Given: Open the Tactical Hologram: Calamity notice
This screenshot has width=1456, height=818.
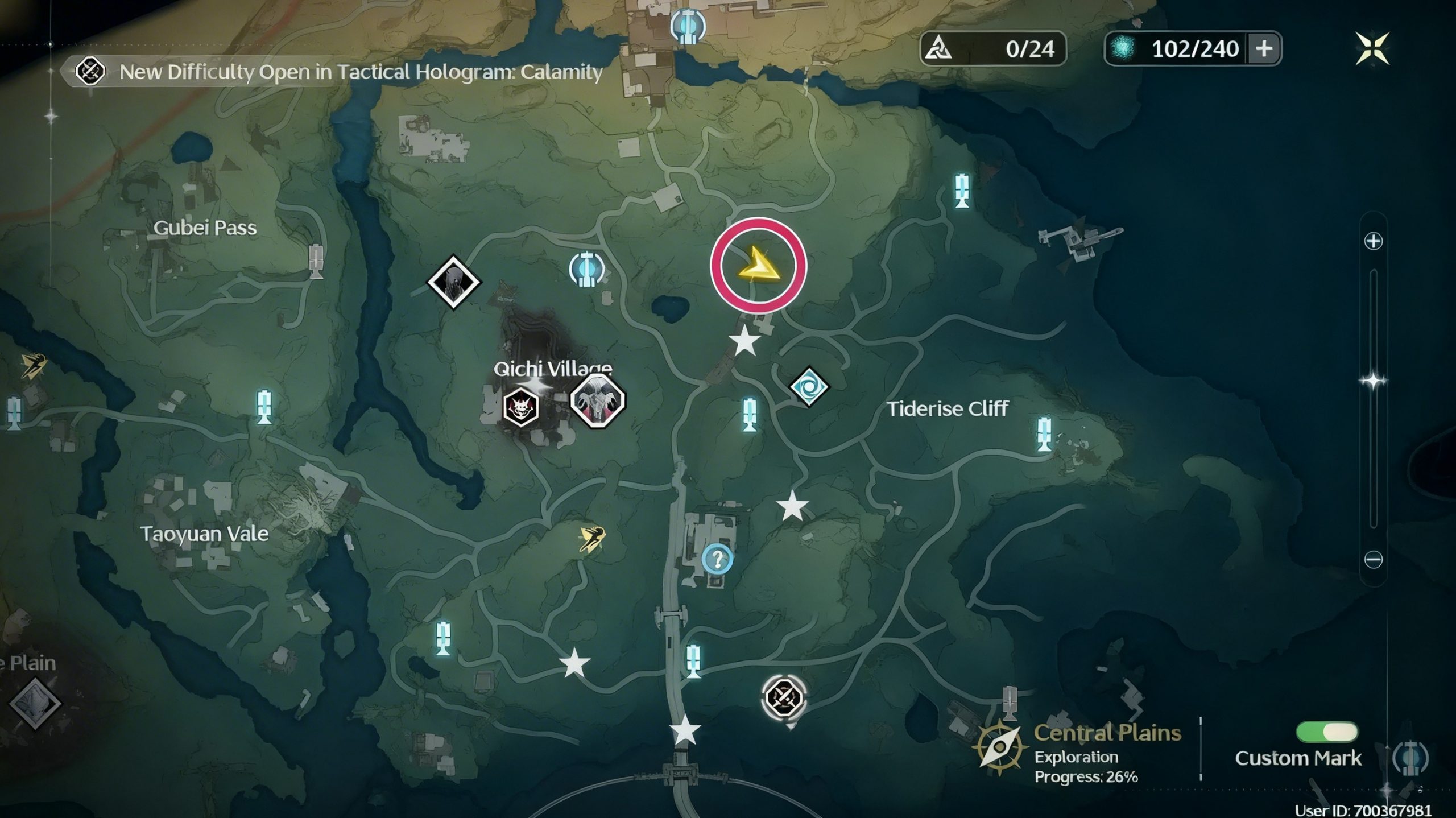Looking at the screenshot, I should 361,72.
